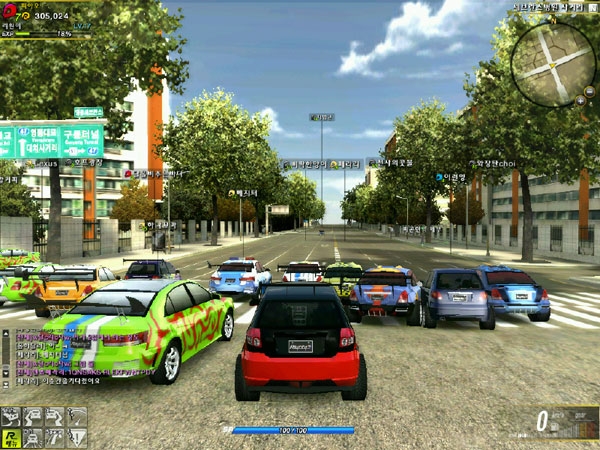Click the red helmet player avatar
Viewport: 600px width, 450px height.
(10, 11)
